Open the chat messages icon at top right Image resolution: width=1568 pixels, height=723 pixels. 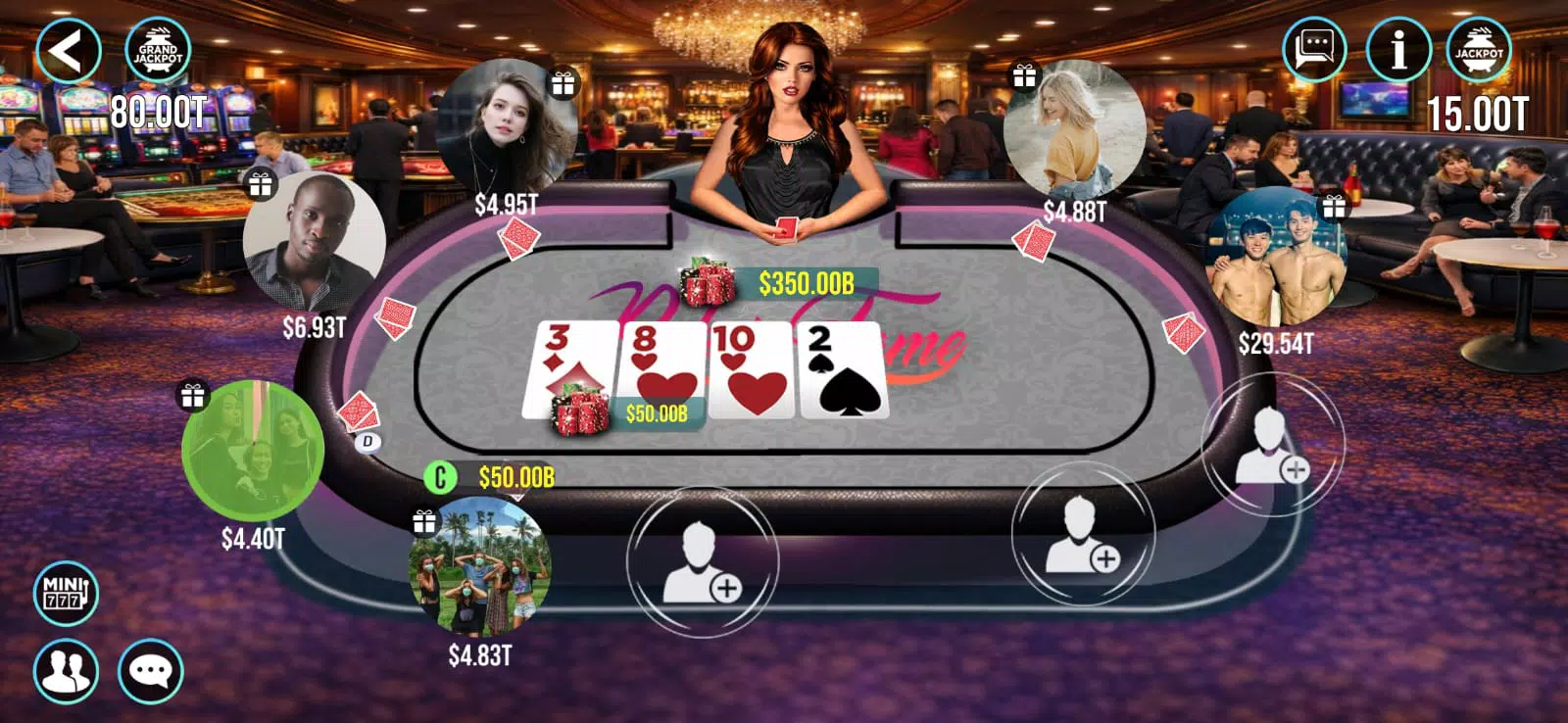pyautogui.click(x=1313, y=47)
